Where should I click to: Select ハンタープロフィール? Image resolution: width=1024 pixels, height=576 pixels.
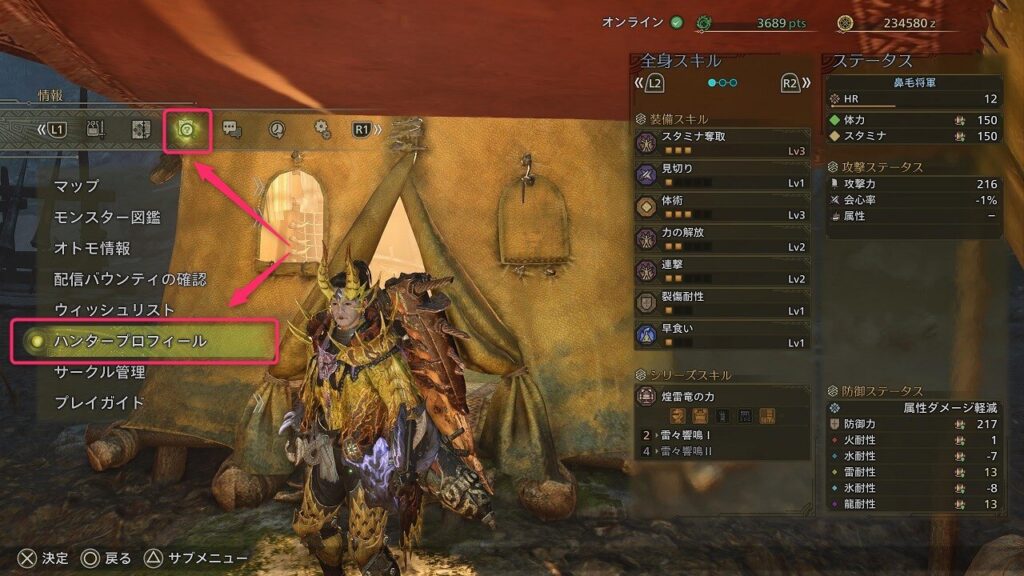pos(130,341)
